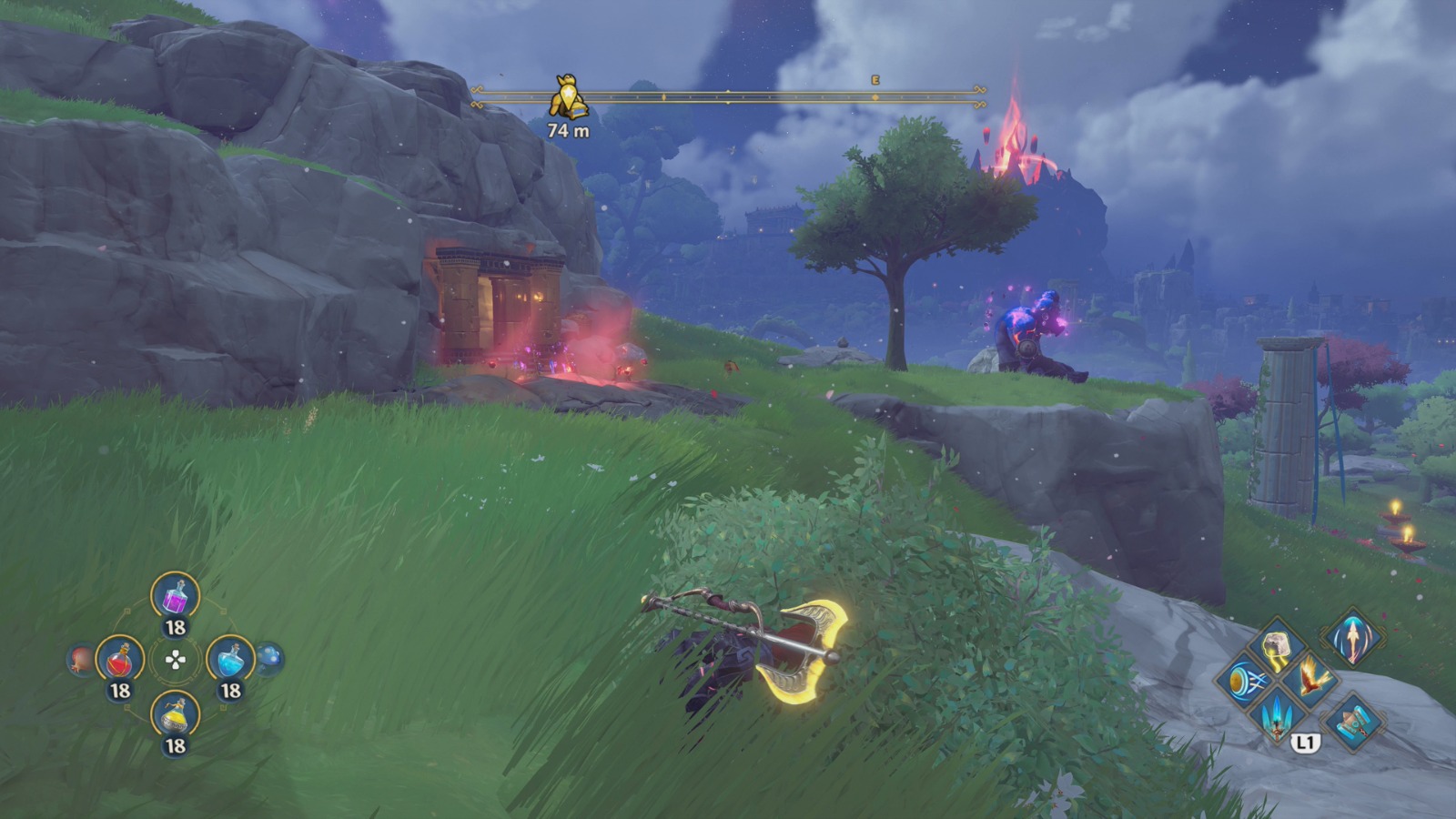
Task: Select the yellow attack potion icon
Action: (x=175, y=717)
